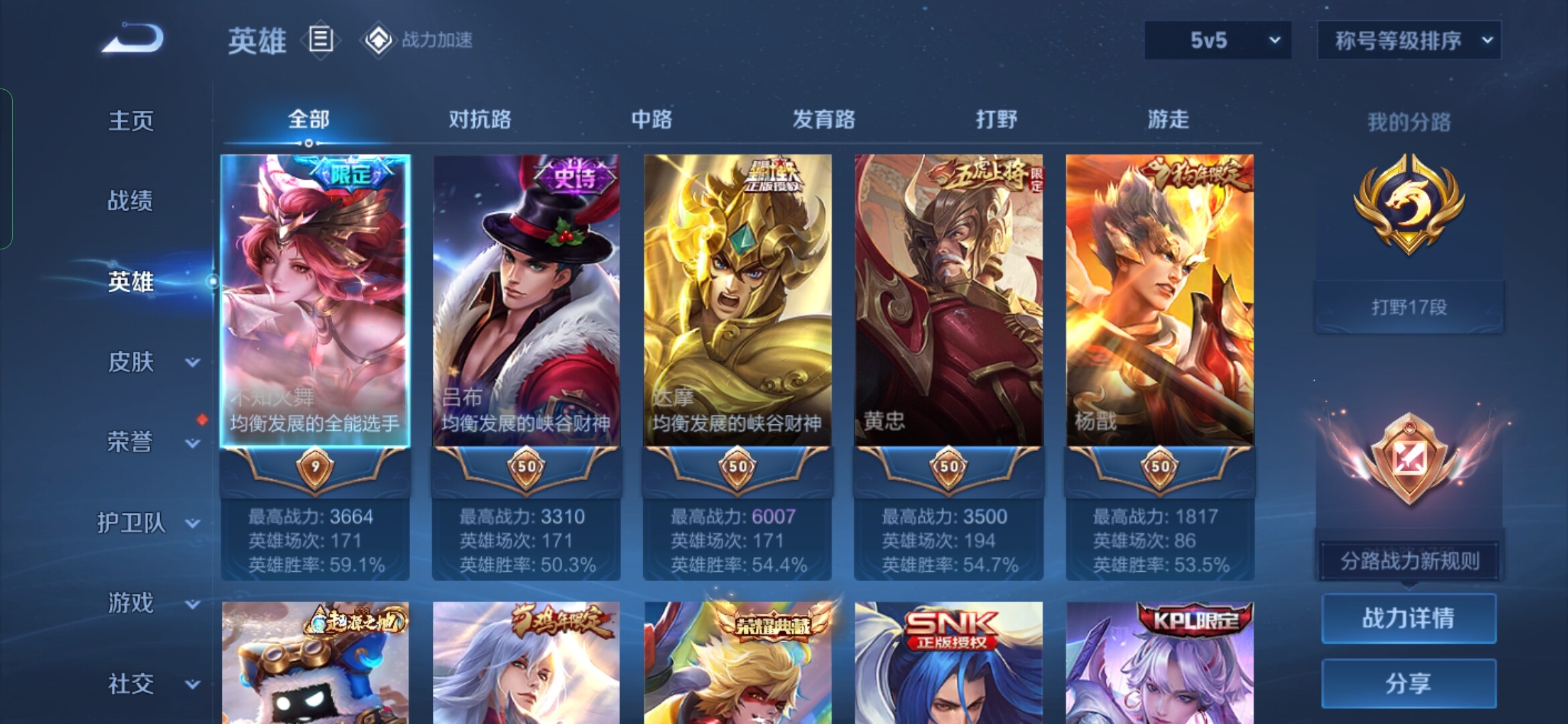This screenshot has width=1568, height=724.
Task: Select the 吕布 hero card
Action: click(x=526, y=300)
